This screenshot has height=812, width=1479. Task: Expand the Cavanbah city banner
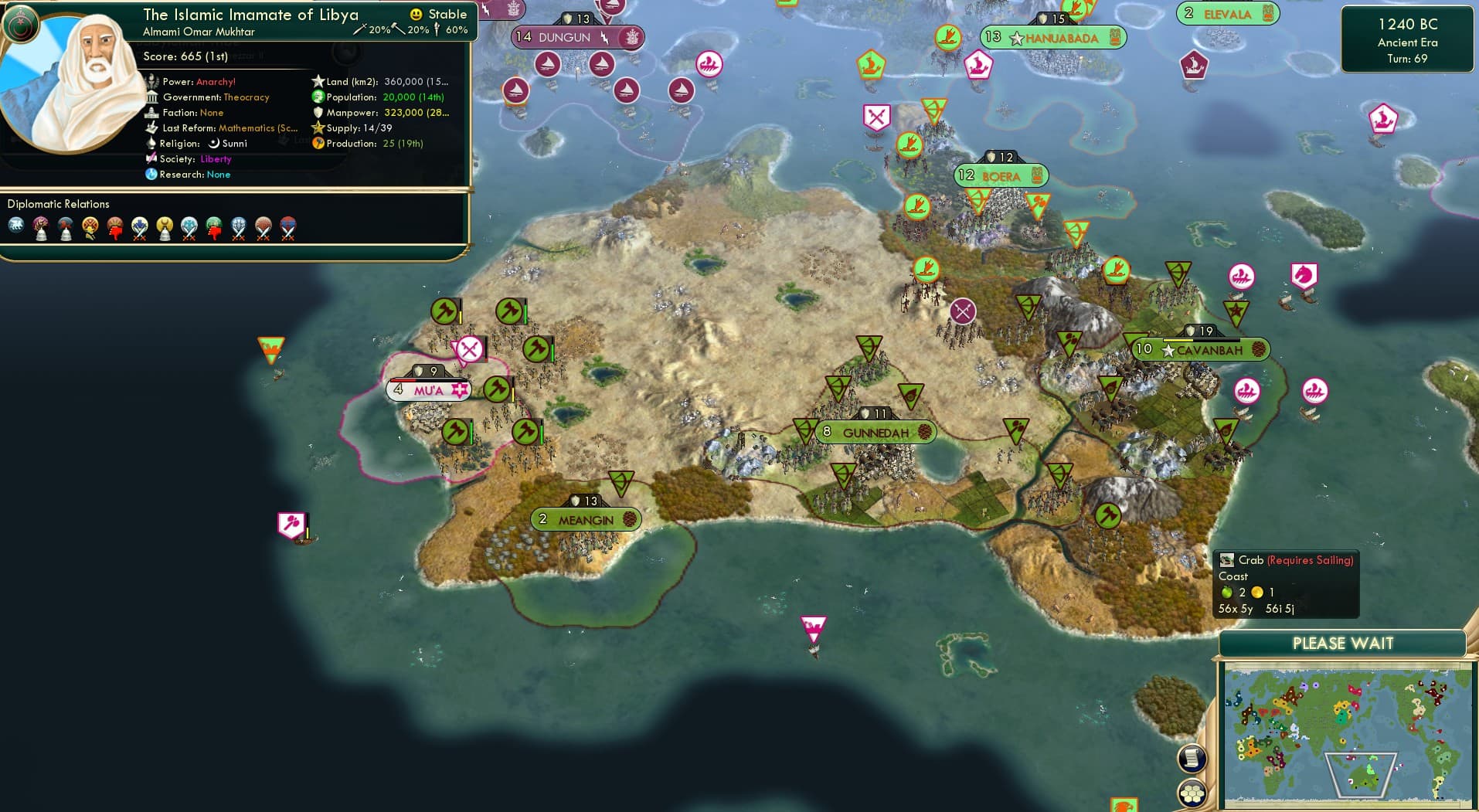(1203, 349)
